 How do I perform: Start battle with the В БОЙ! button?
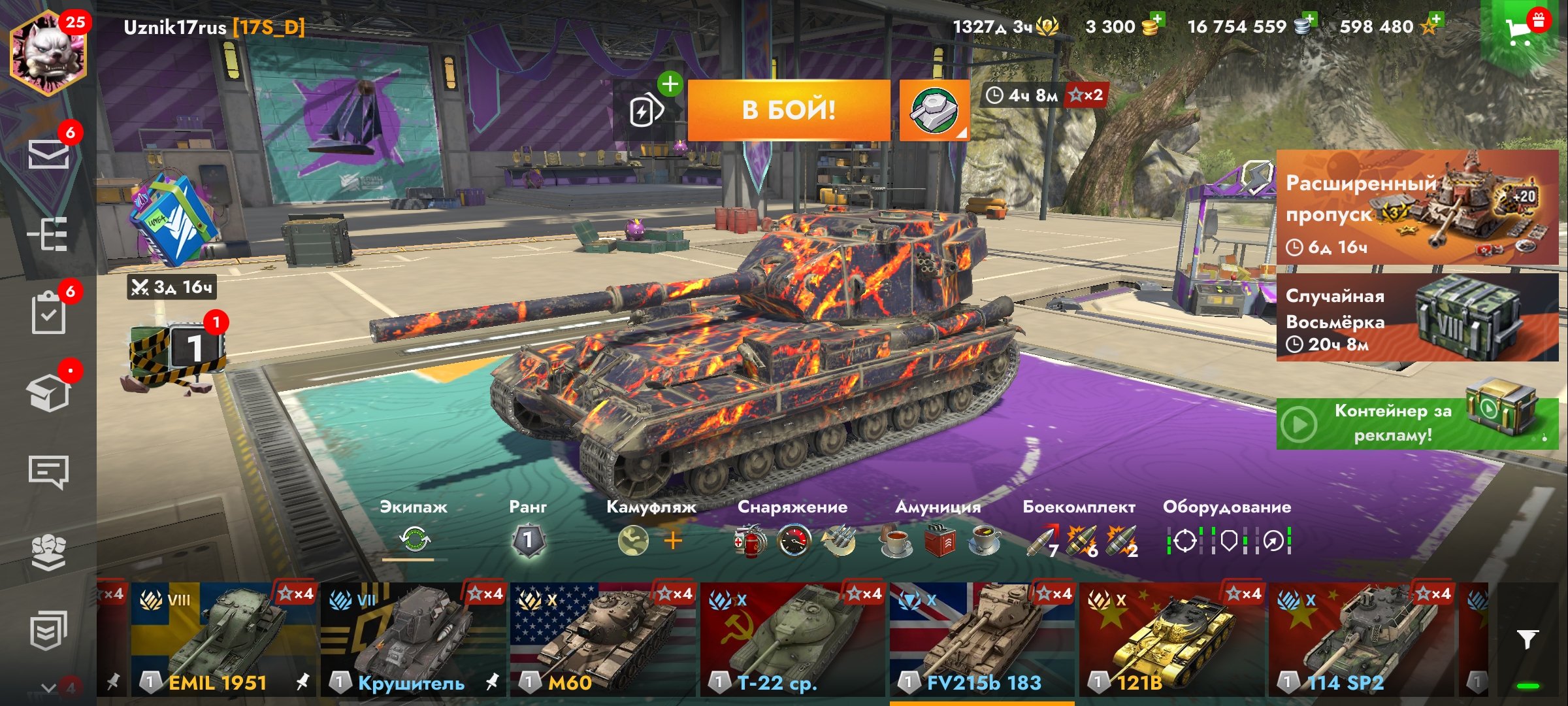[x=789, y=110]
